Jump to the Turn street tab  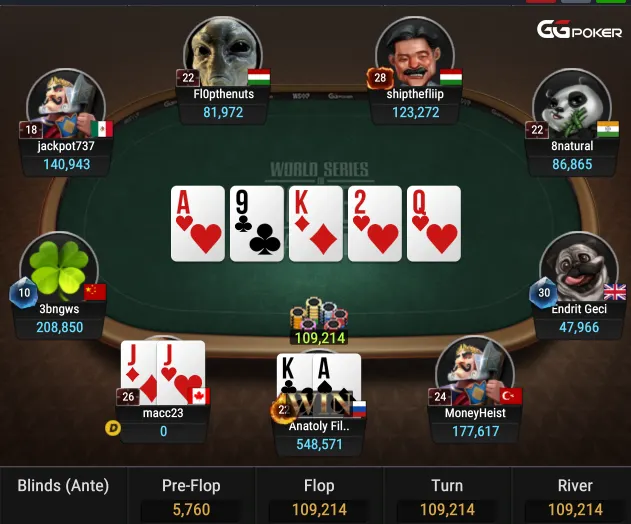coord(447,495)
